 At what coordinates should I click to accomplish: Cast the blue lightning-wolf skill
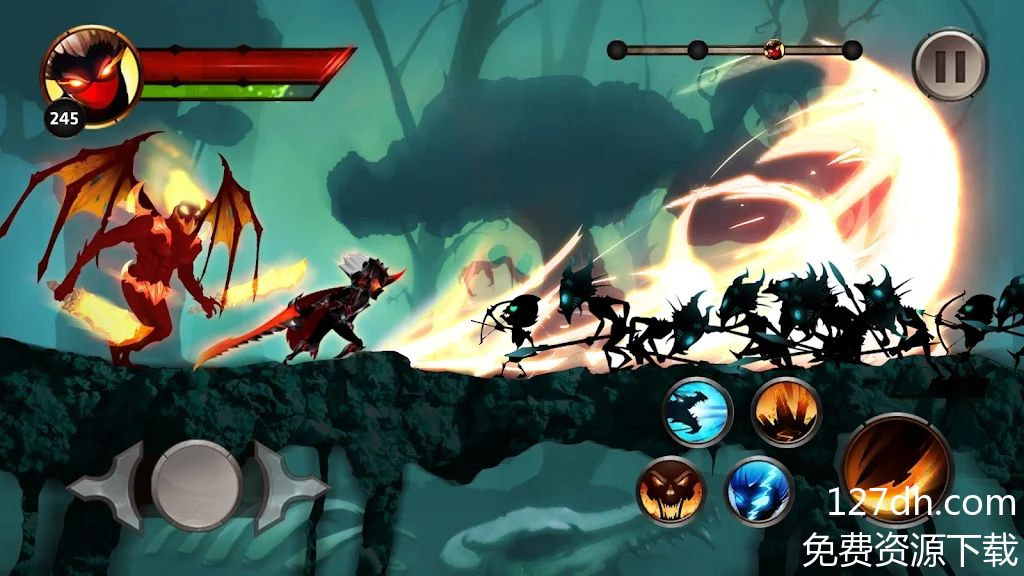pos(759,490)
